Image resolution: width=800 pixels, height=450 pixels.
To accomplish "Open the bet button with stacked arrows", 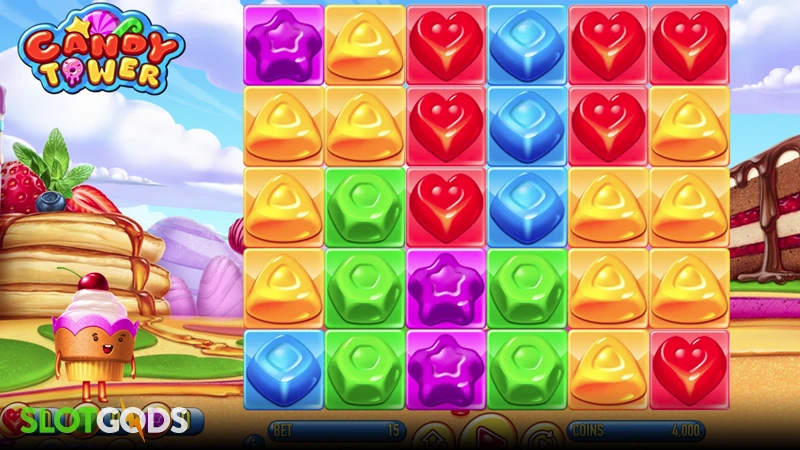I will 432,438.
